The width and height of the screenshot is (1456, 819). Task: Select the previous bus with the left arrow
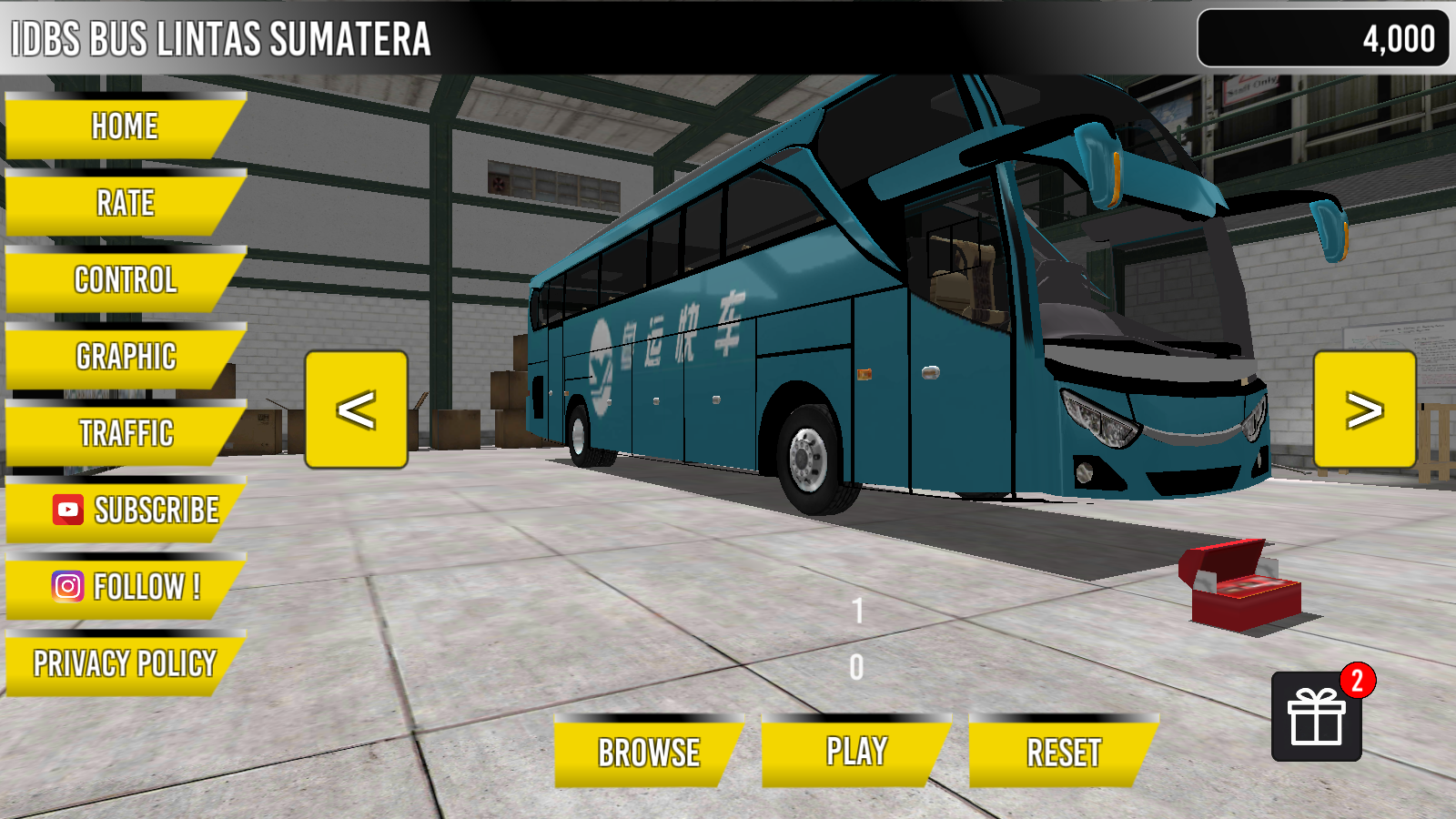(x=355, y=411)
